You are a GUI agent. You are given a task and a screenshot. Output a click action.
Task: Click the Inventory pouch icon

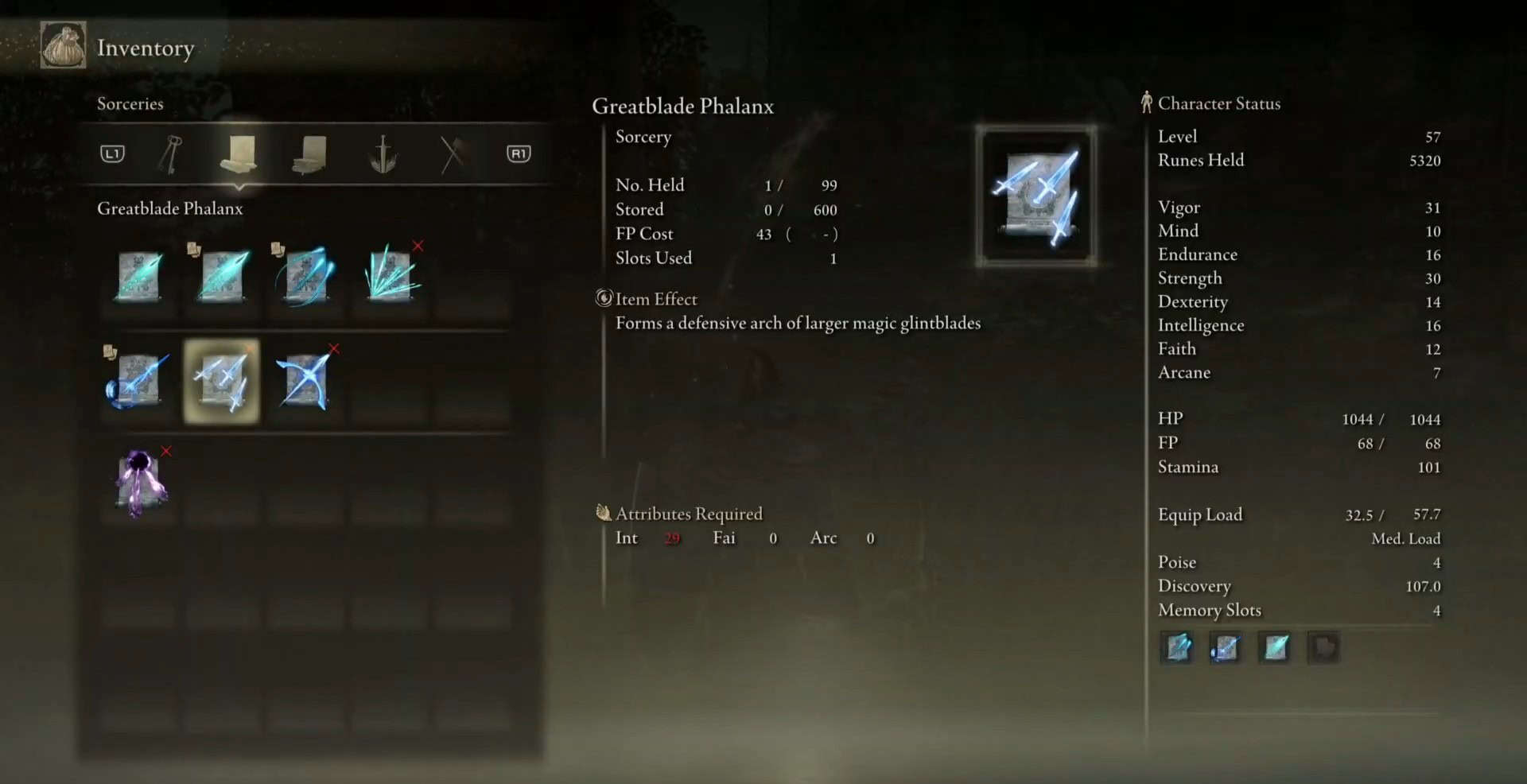click(64, 46)
